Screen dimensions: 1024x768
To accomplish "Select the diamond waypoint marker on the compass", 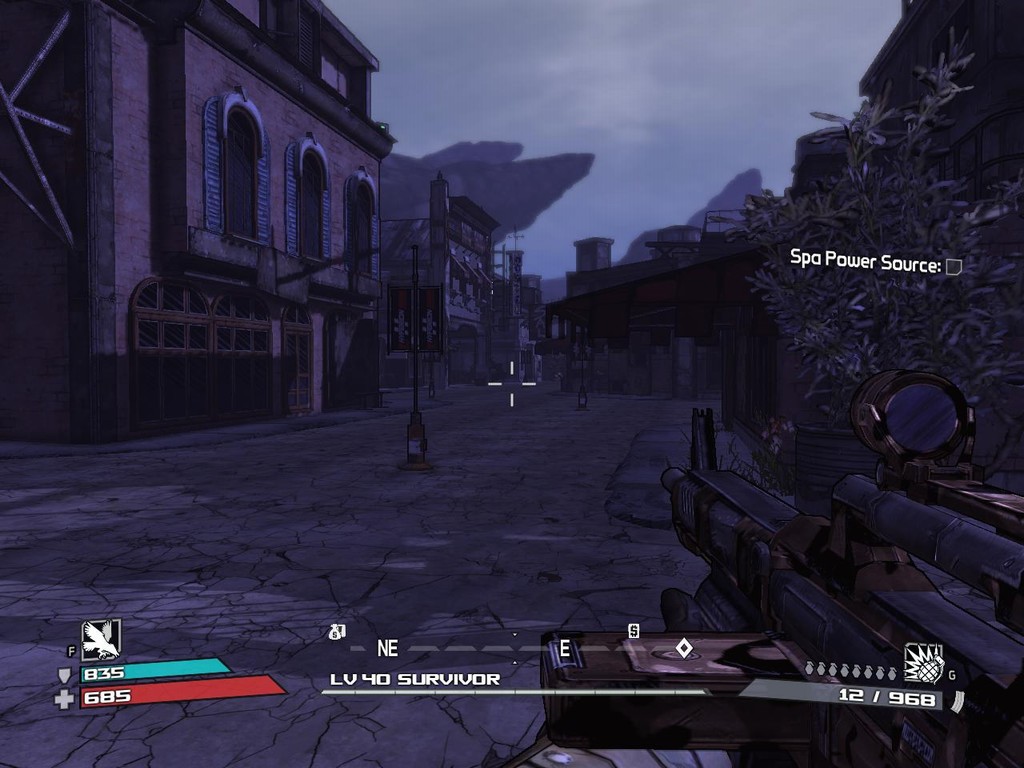I will pos(683,648).
